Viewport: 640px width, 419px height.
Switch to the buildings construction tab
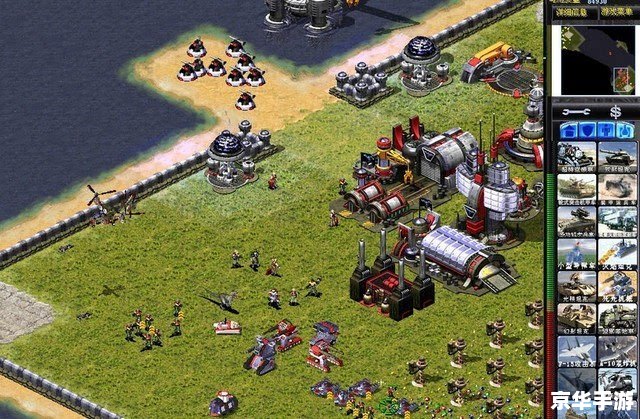[x=567, y=130]
